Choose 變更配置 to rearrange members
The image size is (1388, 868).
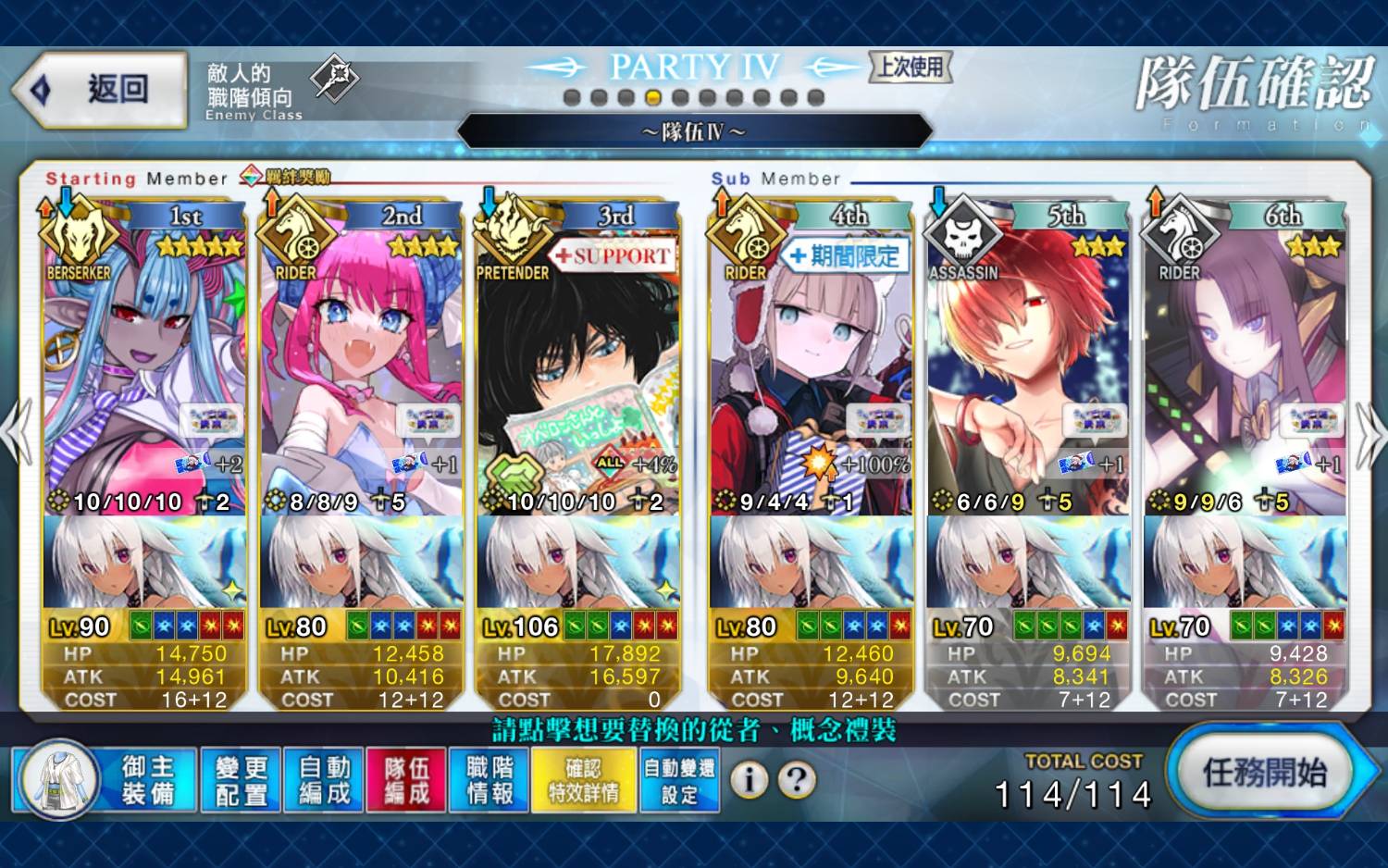coord(241,780)
